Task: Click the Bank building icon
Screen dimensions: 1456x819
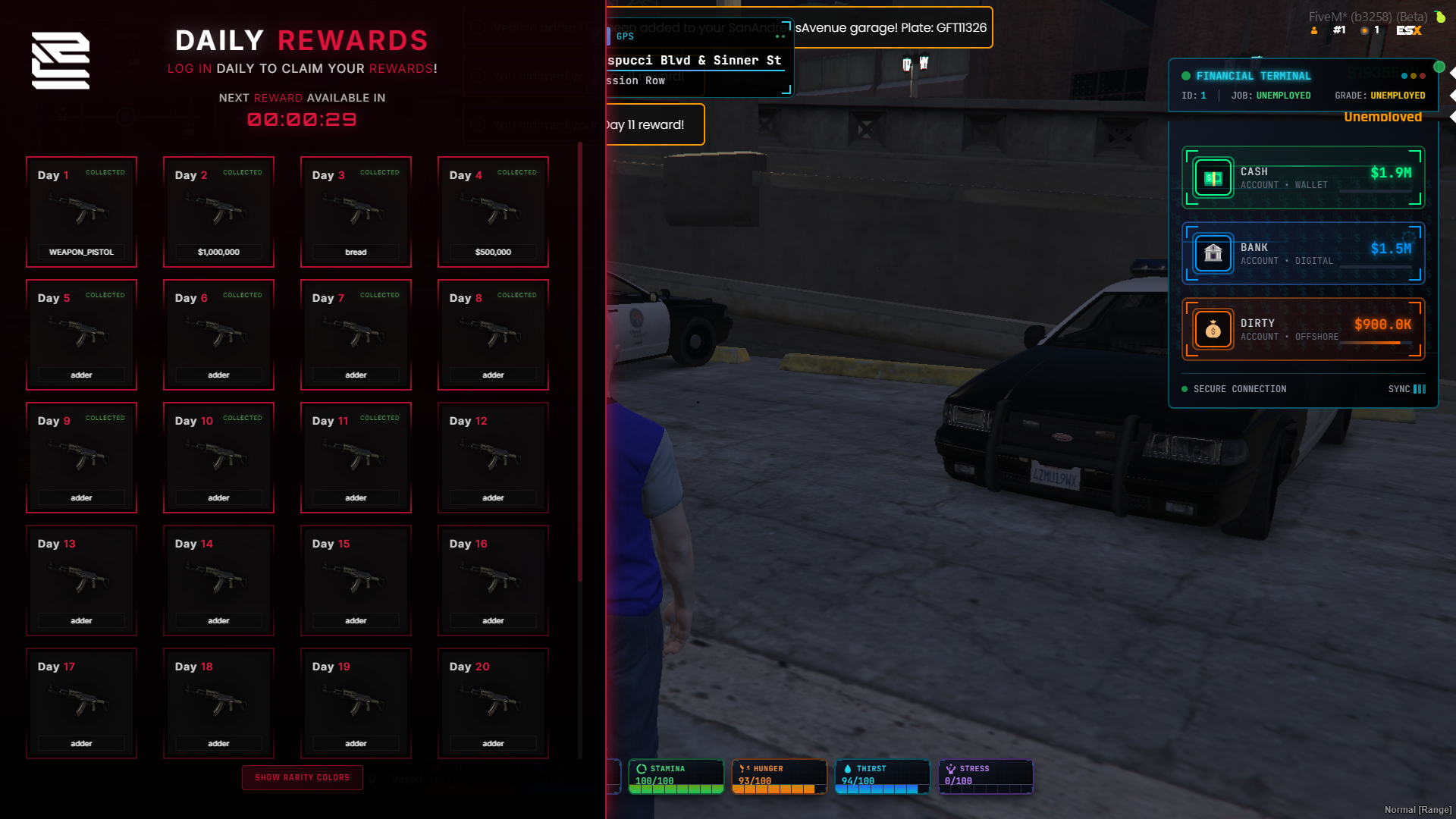Action: tap(1213, 253)
